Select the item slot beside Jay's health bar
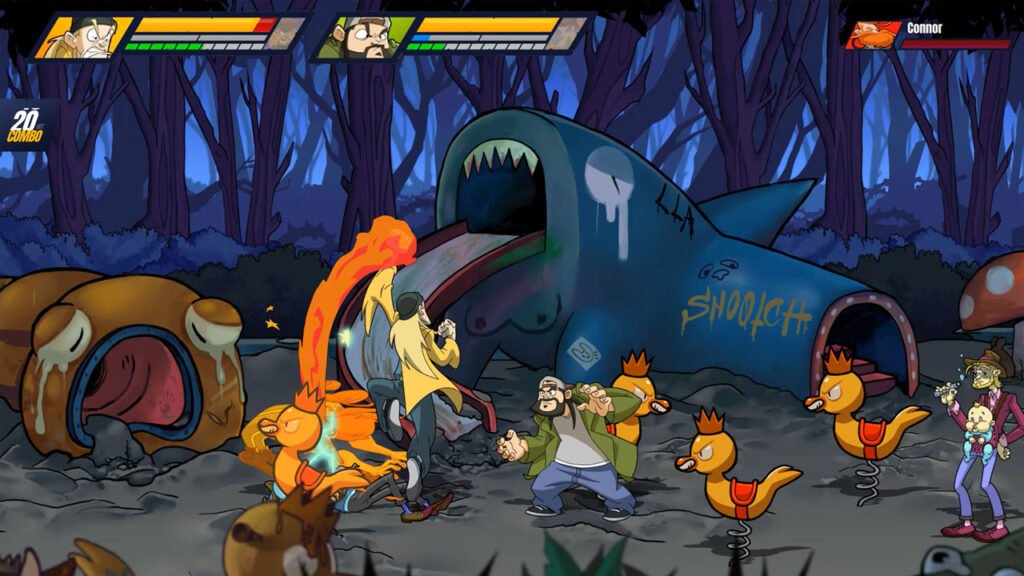The height and width of the screenshot is (576, 1024). click(x=288, y=33)
